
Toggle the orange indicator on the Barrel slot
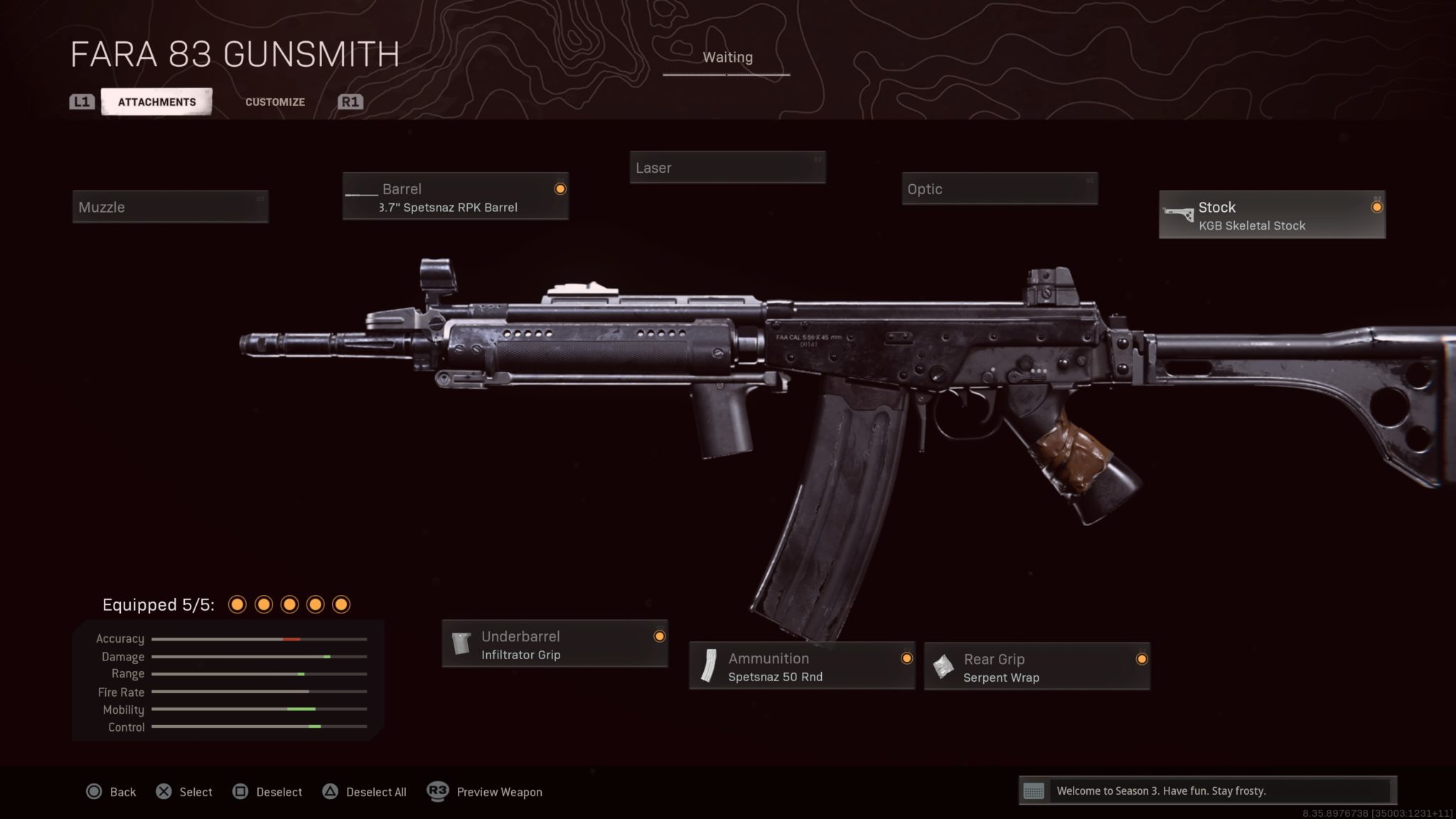tap(561, 188)
